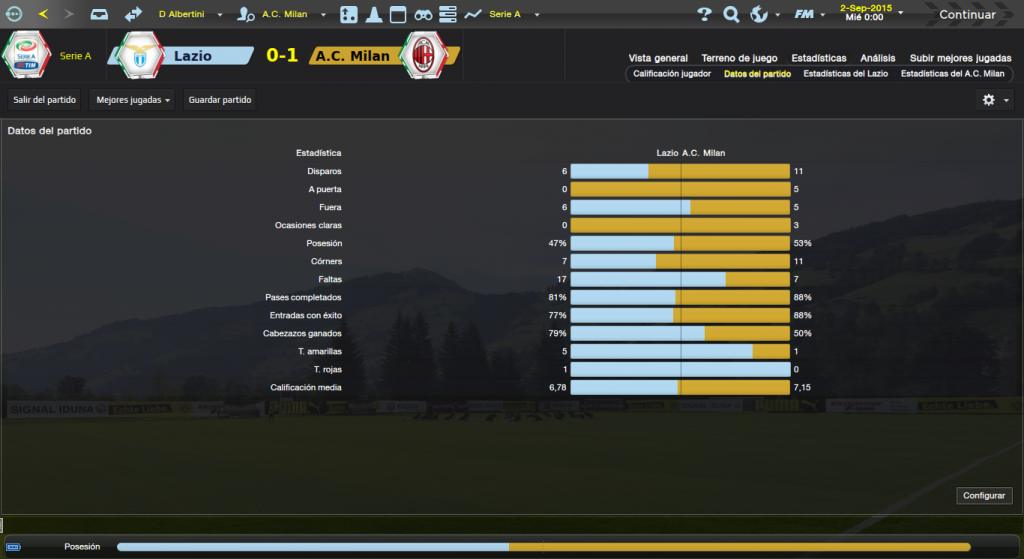Screen dimensions: 1024x559
Task: Open the gear settings dropdown
Action: 995,100
